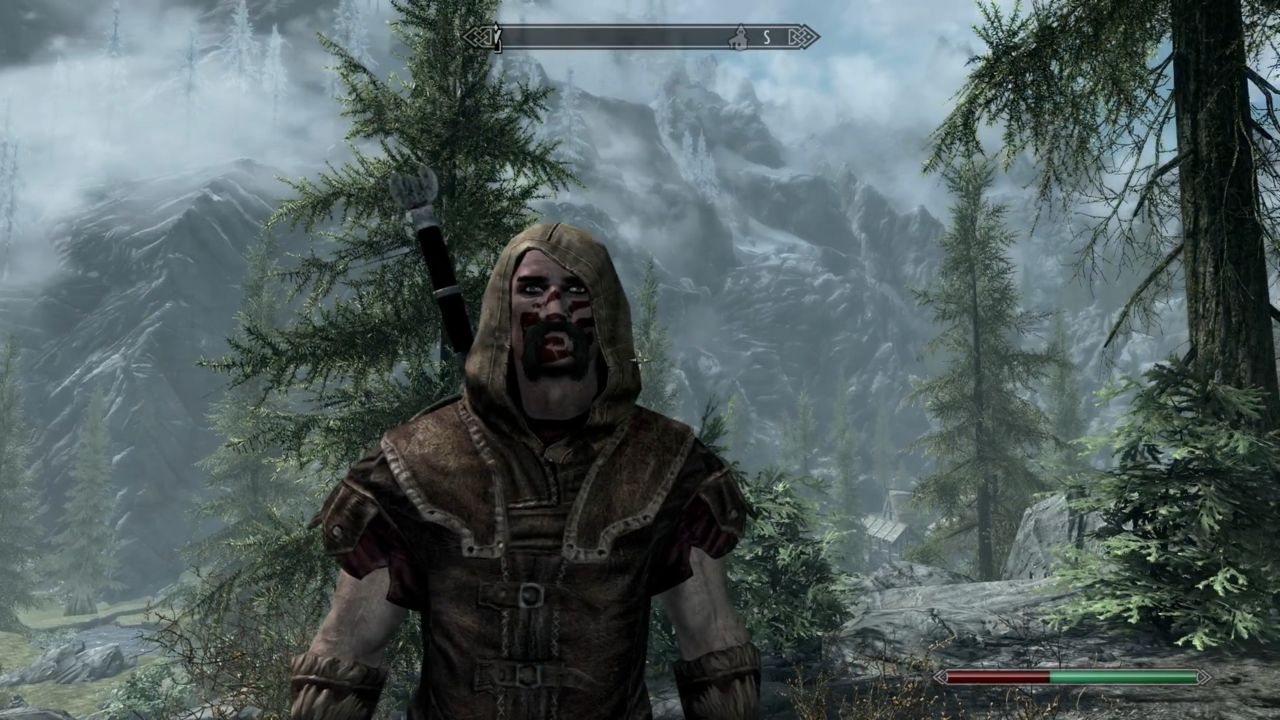The height and width of the screenshot is (720, 1280).
Task: Click the settlement marker on the compass
Action: pyautogui.click(x=739, y=38)
